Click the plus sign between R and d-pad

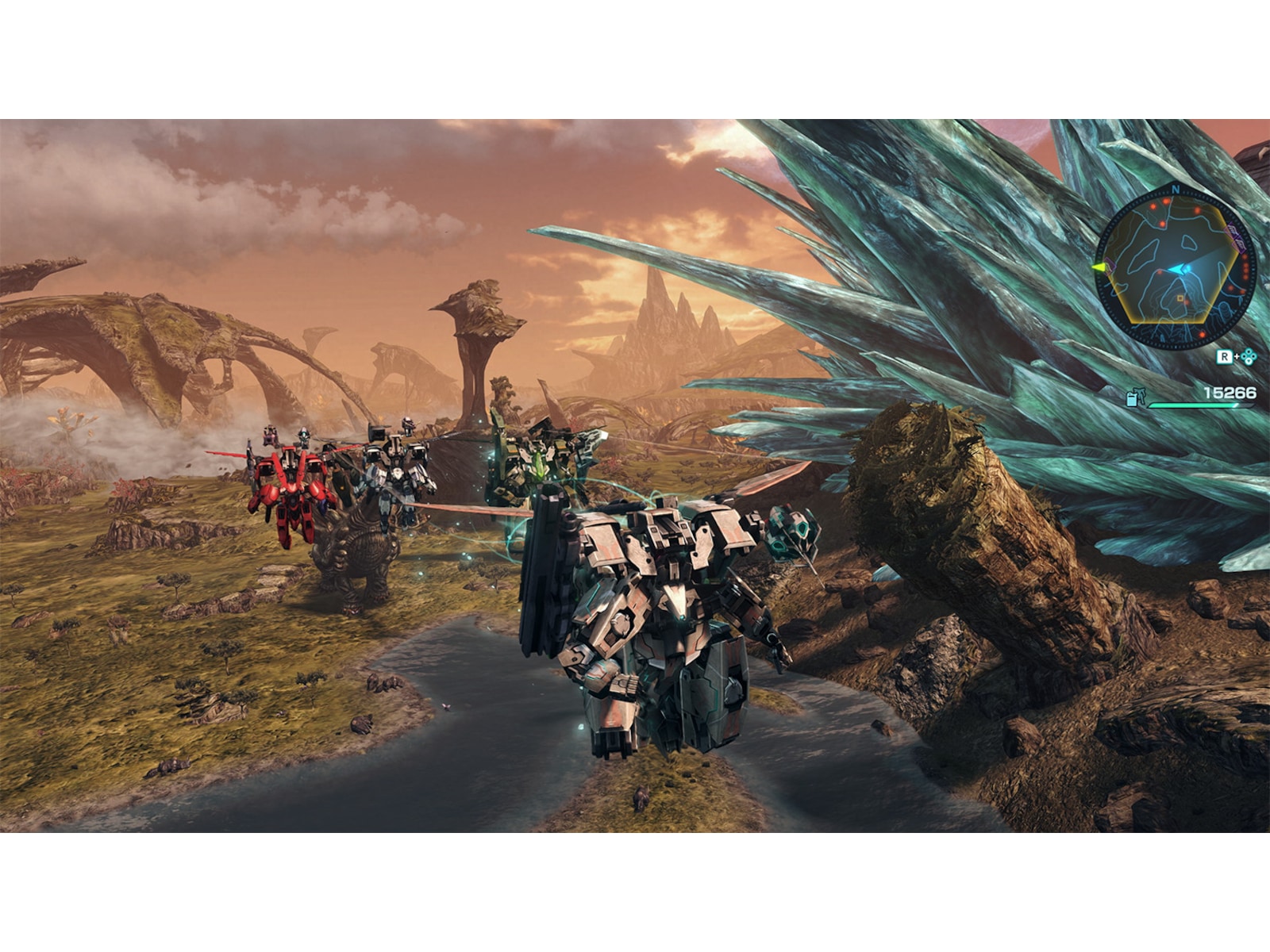tap(1236, 356)
